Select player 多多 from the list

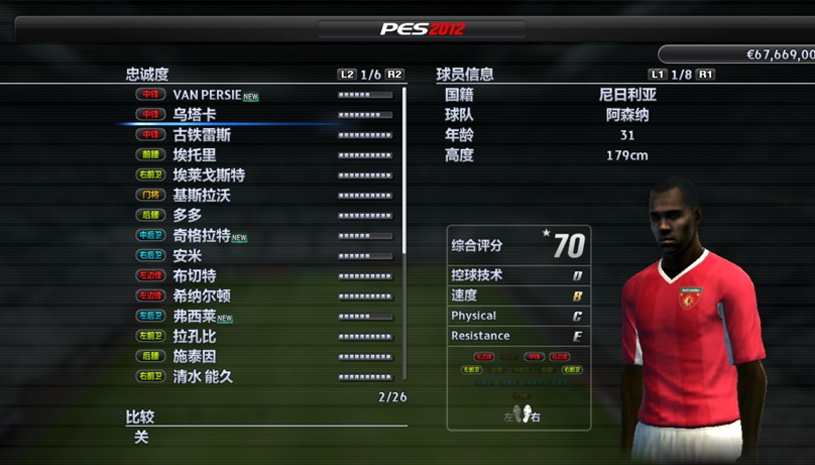[x=187, y=215]
